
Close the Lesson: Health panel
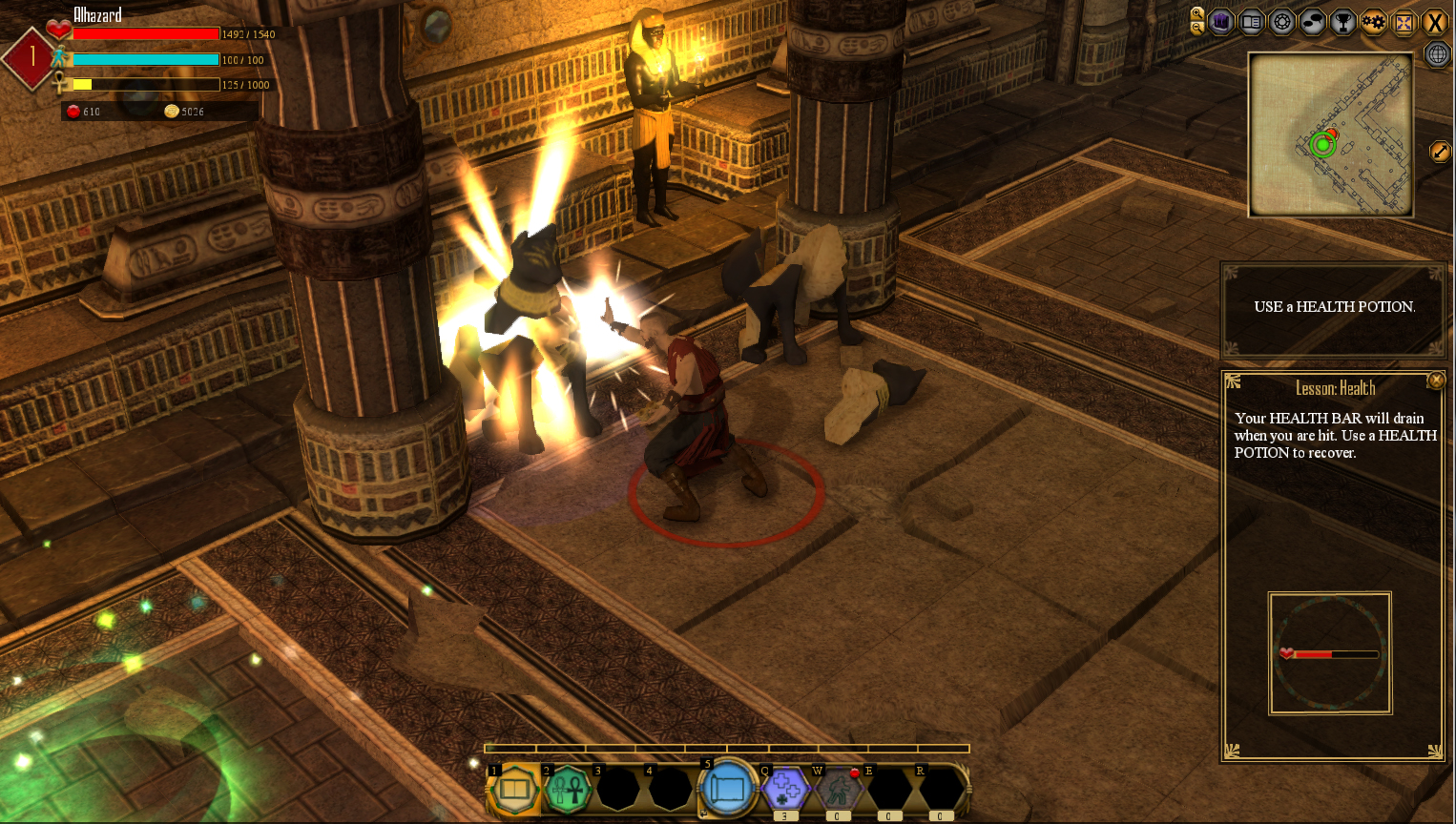pos(1436,381)
